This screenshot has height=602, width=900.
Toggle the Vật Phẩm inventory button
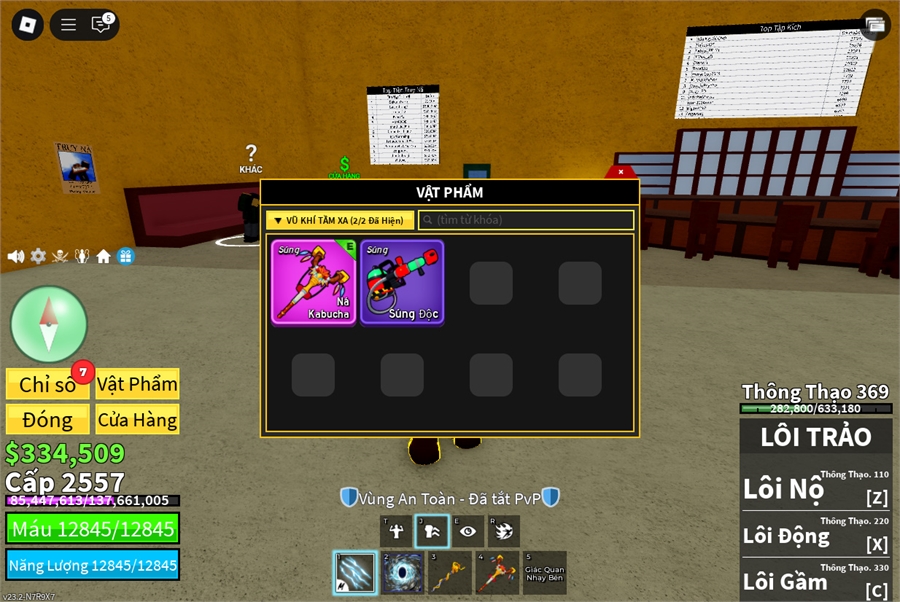pos(137,384)
